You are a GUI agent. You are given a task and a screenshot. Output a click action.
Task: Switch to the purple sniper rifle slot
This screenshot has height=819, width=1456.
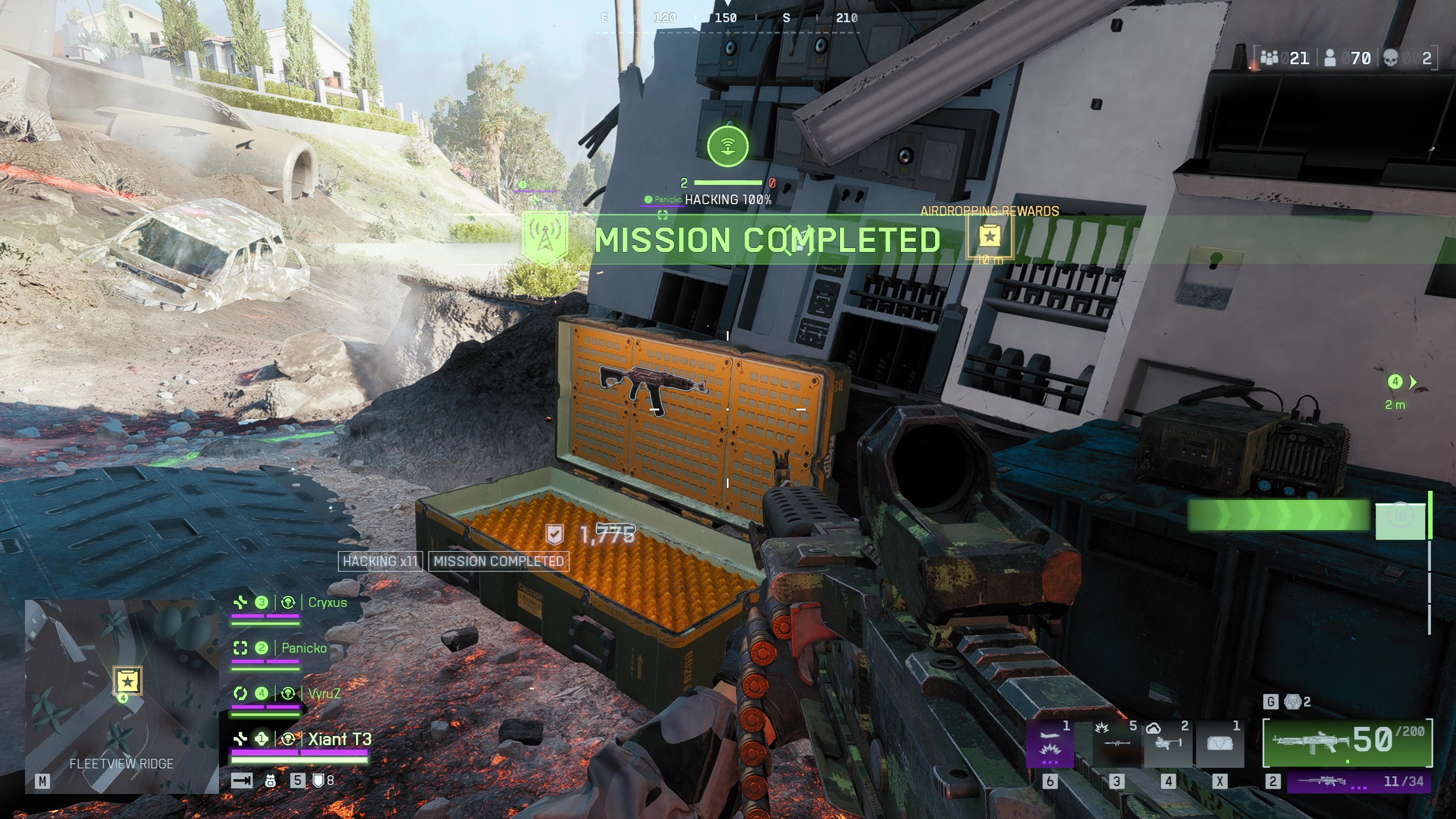[1358, 782]
